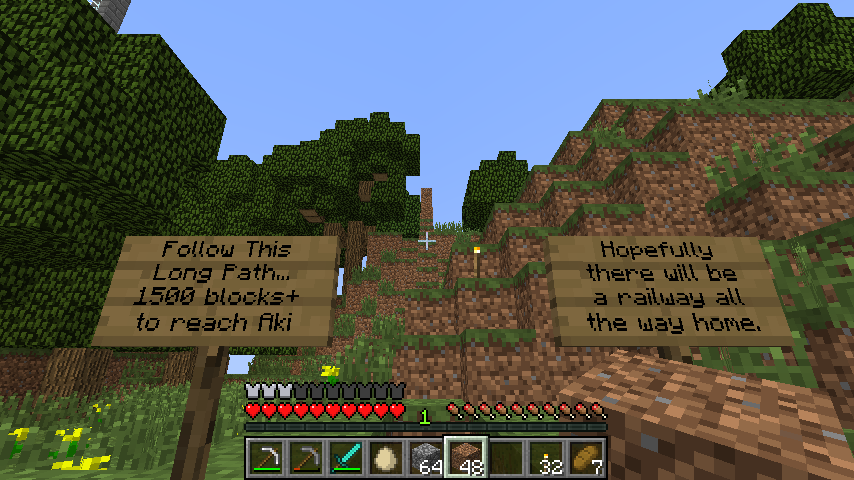854x480 pixels.
Task: Select the pickaxe with nearly depleted durability
Action: pos(306,458)
